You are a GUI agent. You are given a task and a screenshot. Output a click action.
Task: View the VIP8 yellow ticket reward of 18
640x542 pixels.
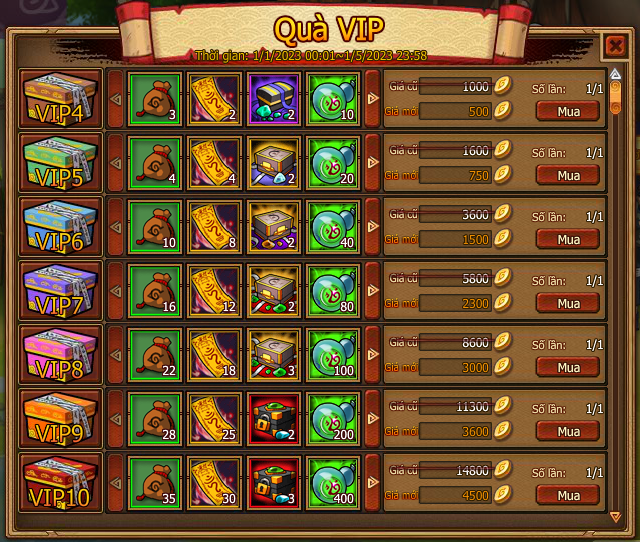coord(214,355)
